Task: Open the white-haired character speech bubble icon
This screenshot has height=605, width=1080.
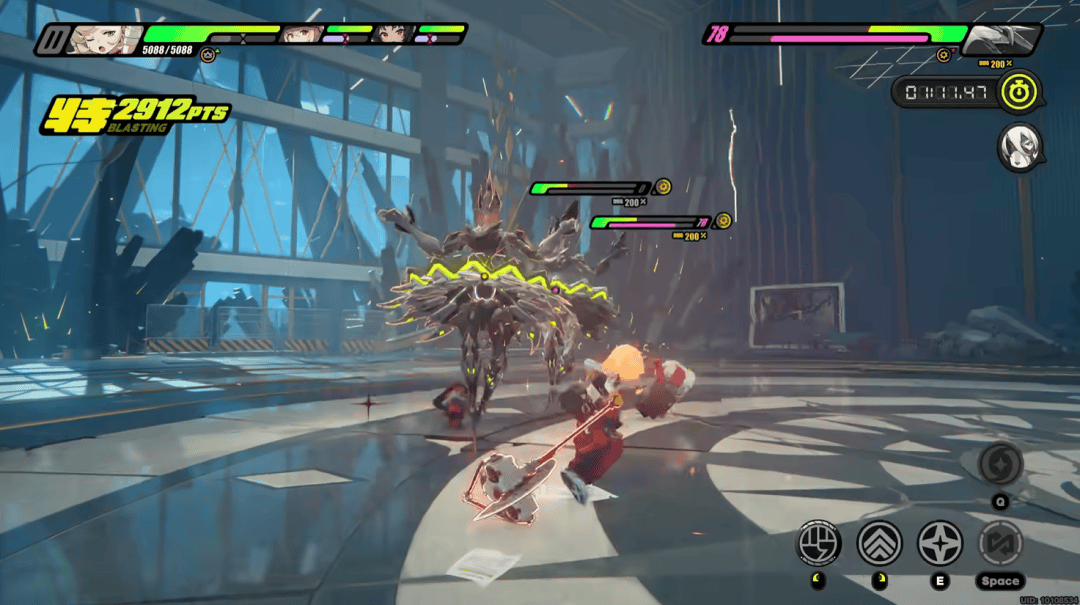Action: [x=1019, y=147]
